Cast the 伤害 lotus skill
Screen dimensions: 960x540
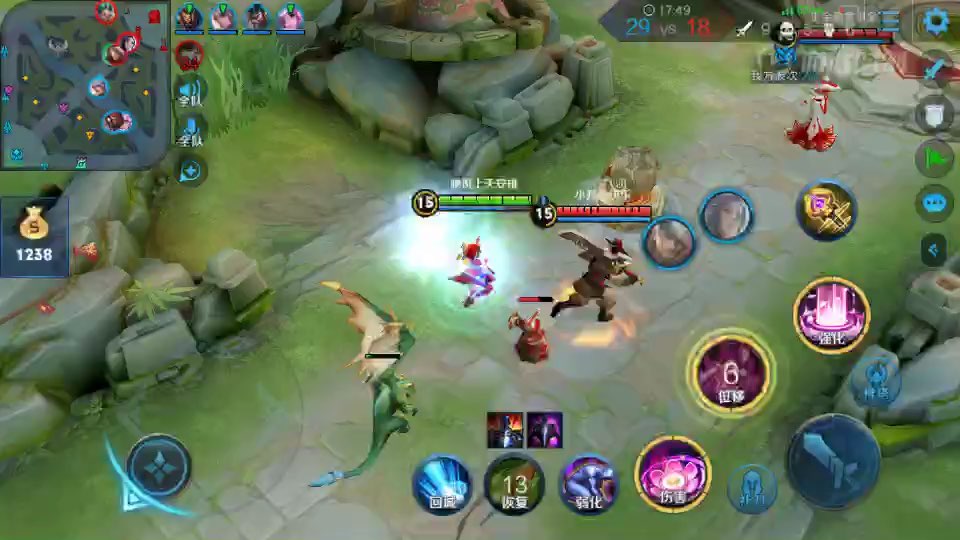672,474
